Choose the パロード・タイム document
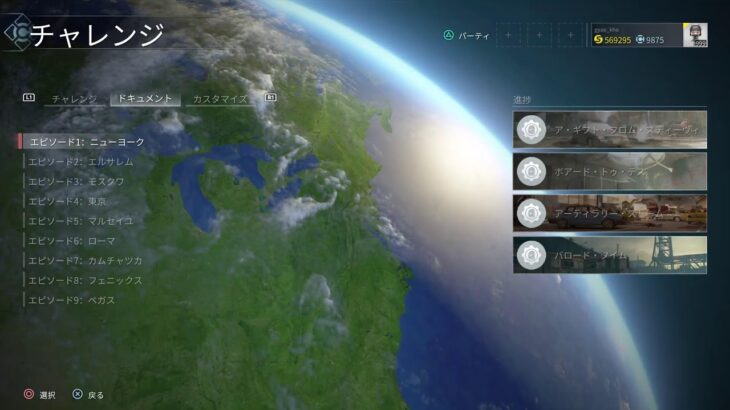The height and width of the screenshot is (410, 730). [x=610, y=255]
